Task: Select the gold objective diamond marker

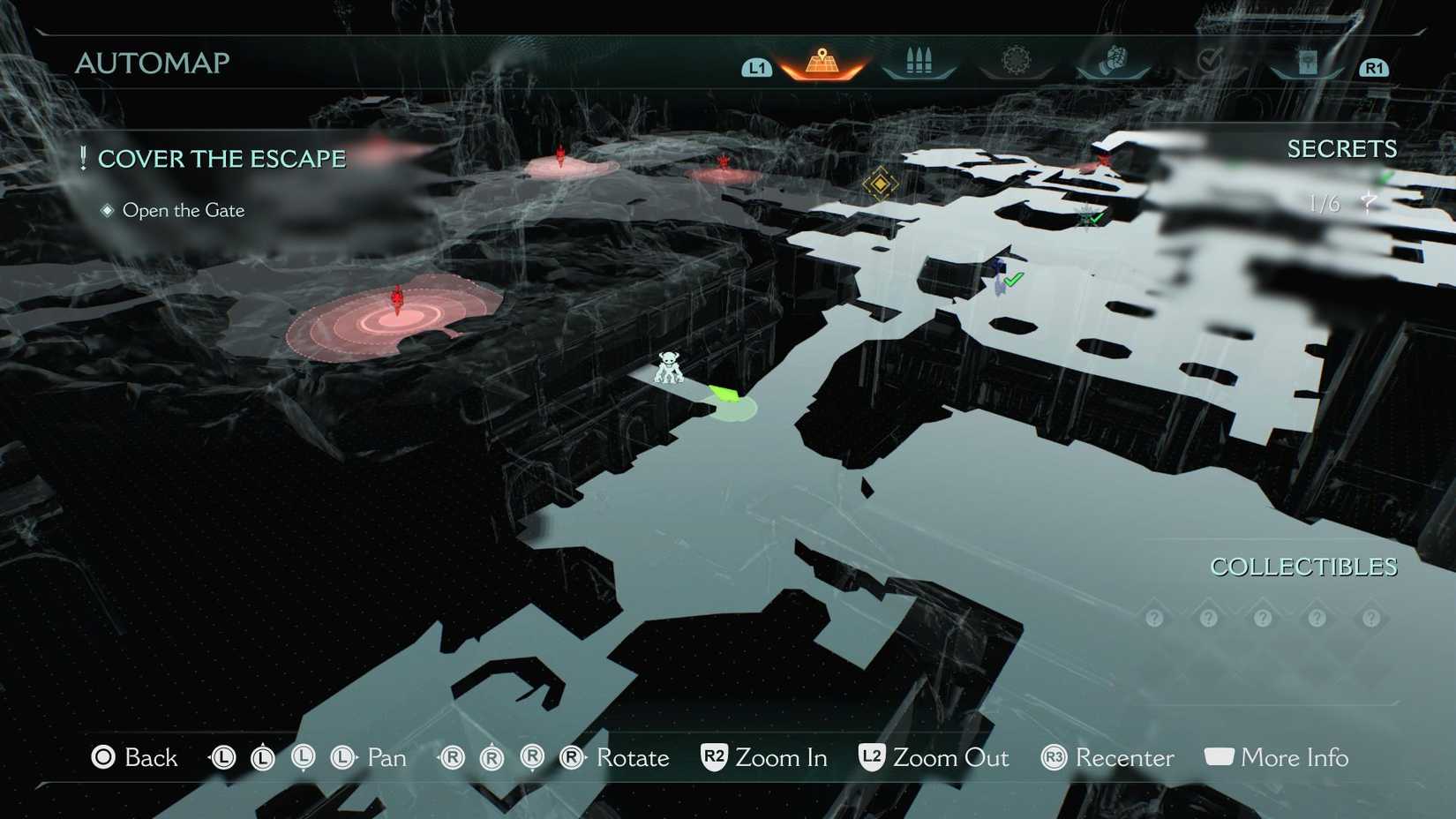Action: click(880, 184)
